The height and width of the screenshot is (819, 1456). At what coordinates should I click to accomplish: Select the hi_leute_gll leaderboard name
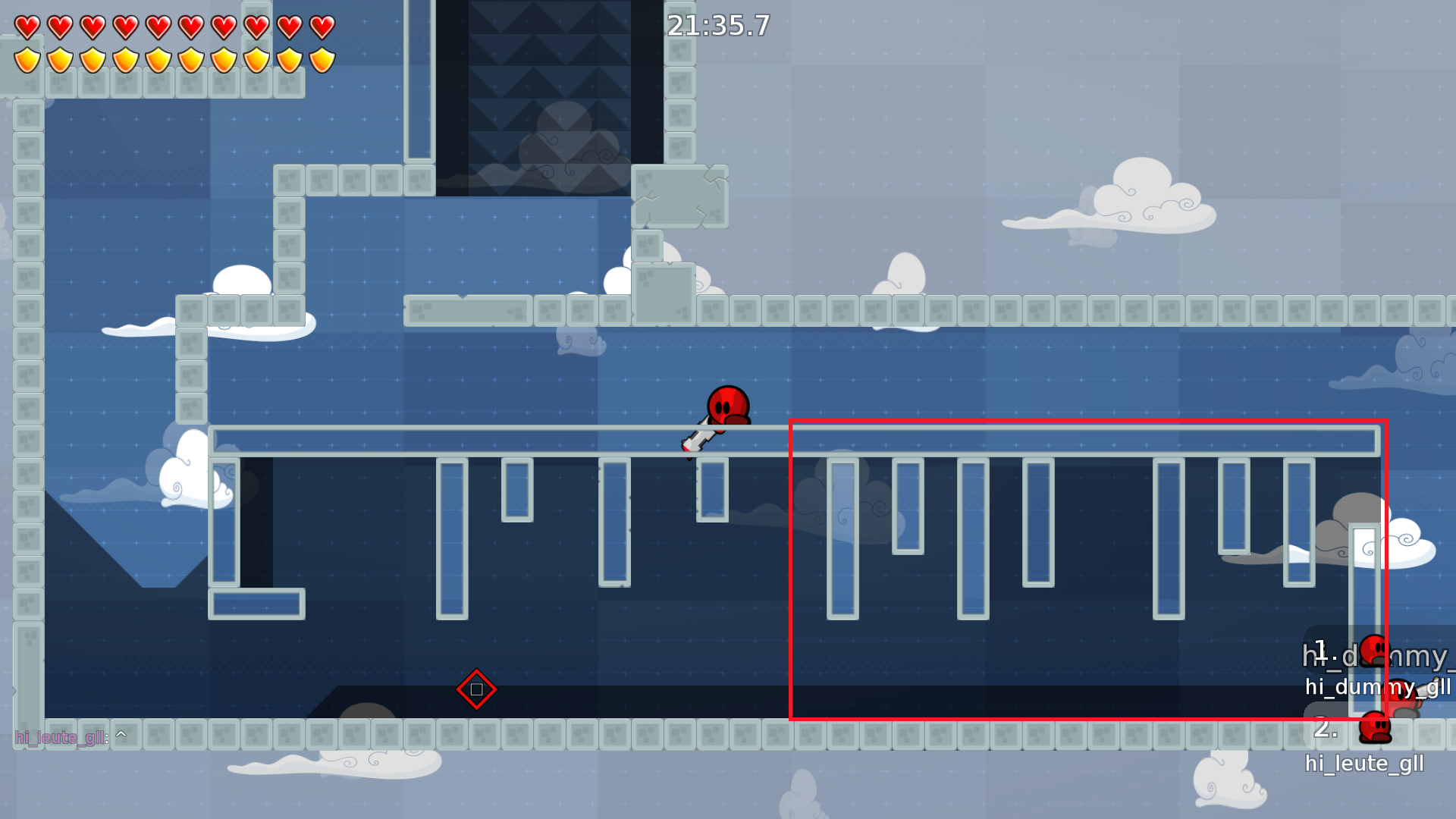click(1365, 764)
